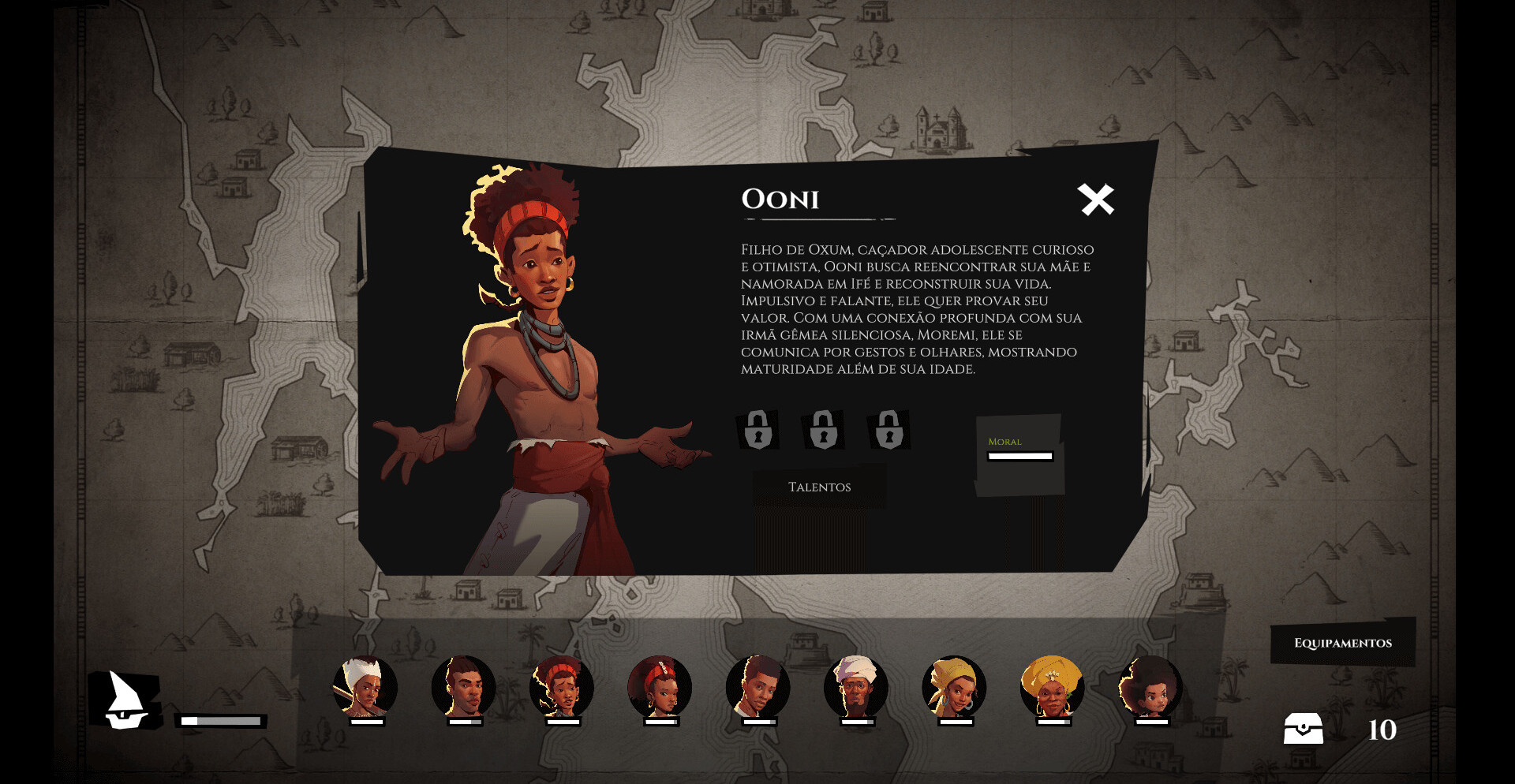The width and height of the screenshot is (1515, 784).
Task: Open the Equipamentos menu
Action: [1342, 643]
